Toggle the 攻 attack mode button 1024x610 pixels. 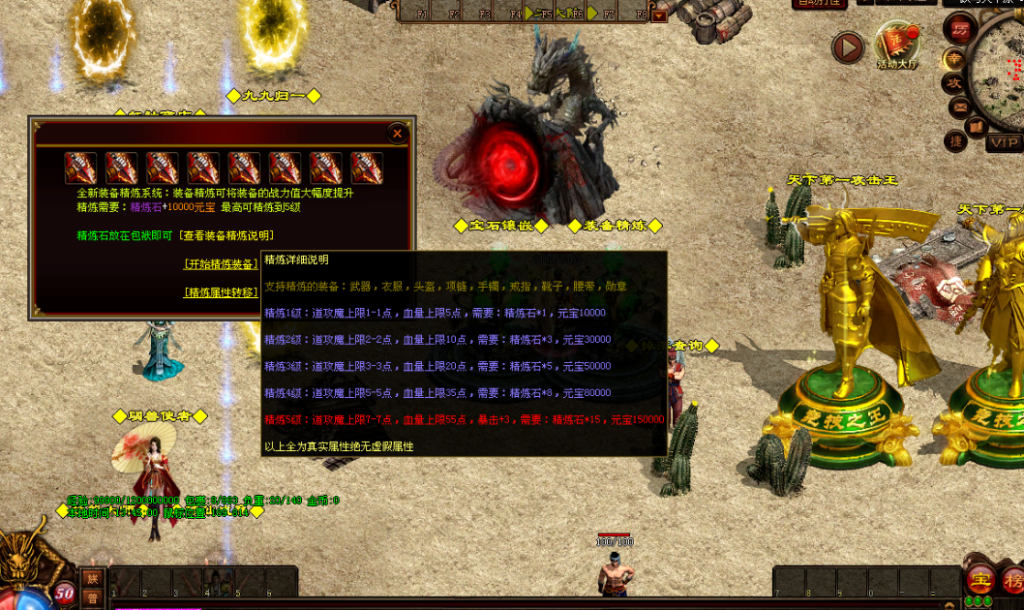coord(954,83)
